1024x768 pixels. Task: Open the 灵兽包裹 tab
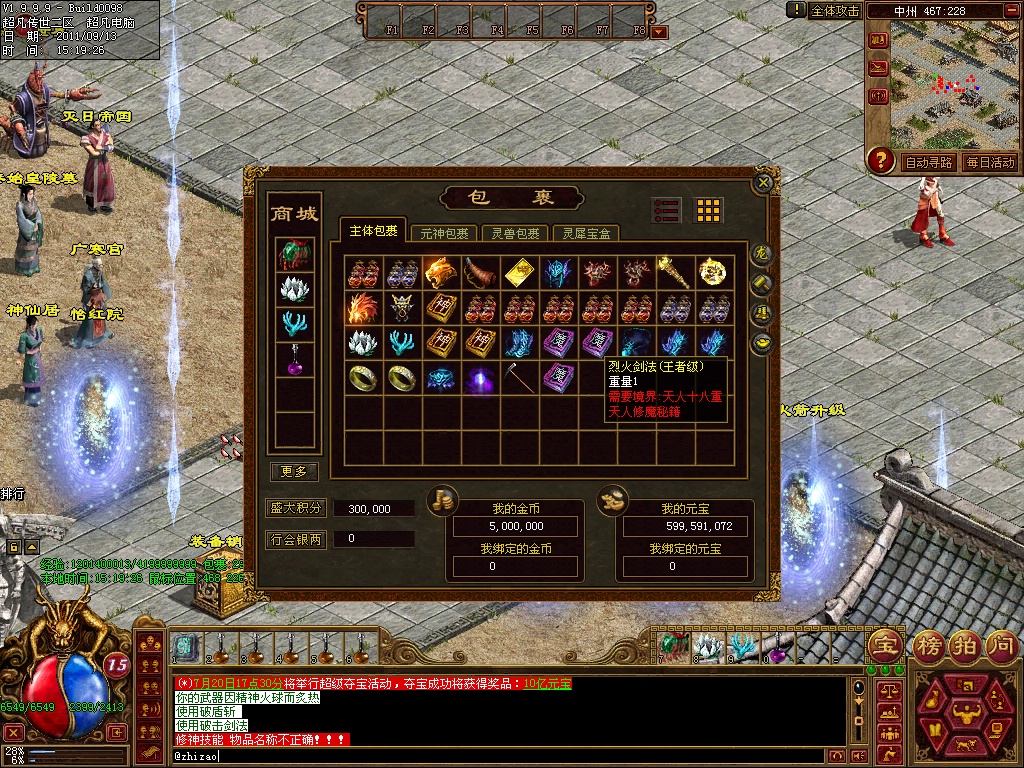515,233
